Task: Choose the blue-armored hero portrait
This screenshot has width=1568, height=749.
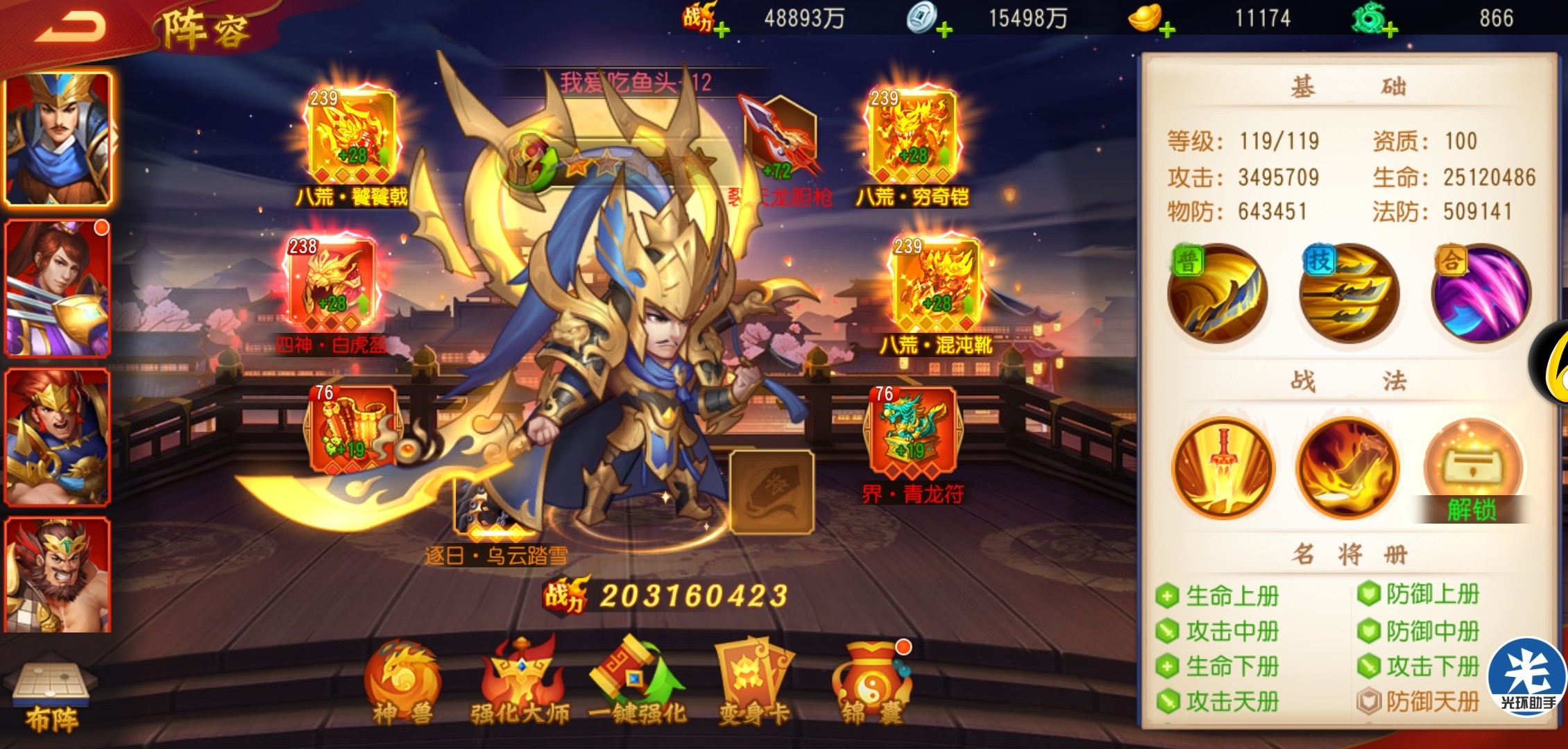Action: (x=58, y=139)
